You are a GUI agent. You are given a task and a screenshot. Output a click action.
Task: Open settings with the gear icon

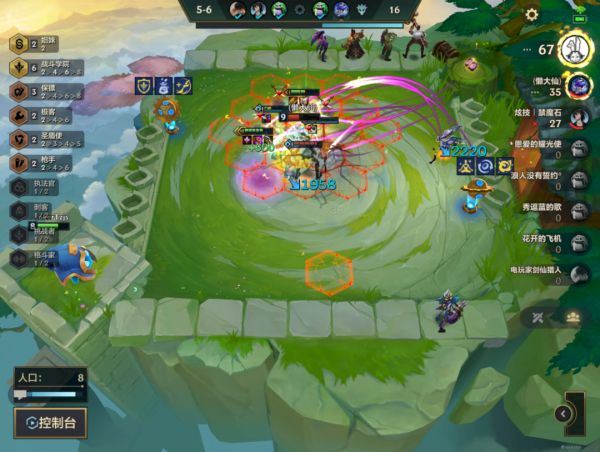tap(532, 15)
